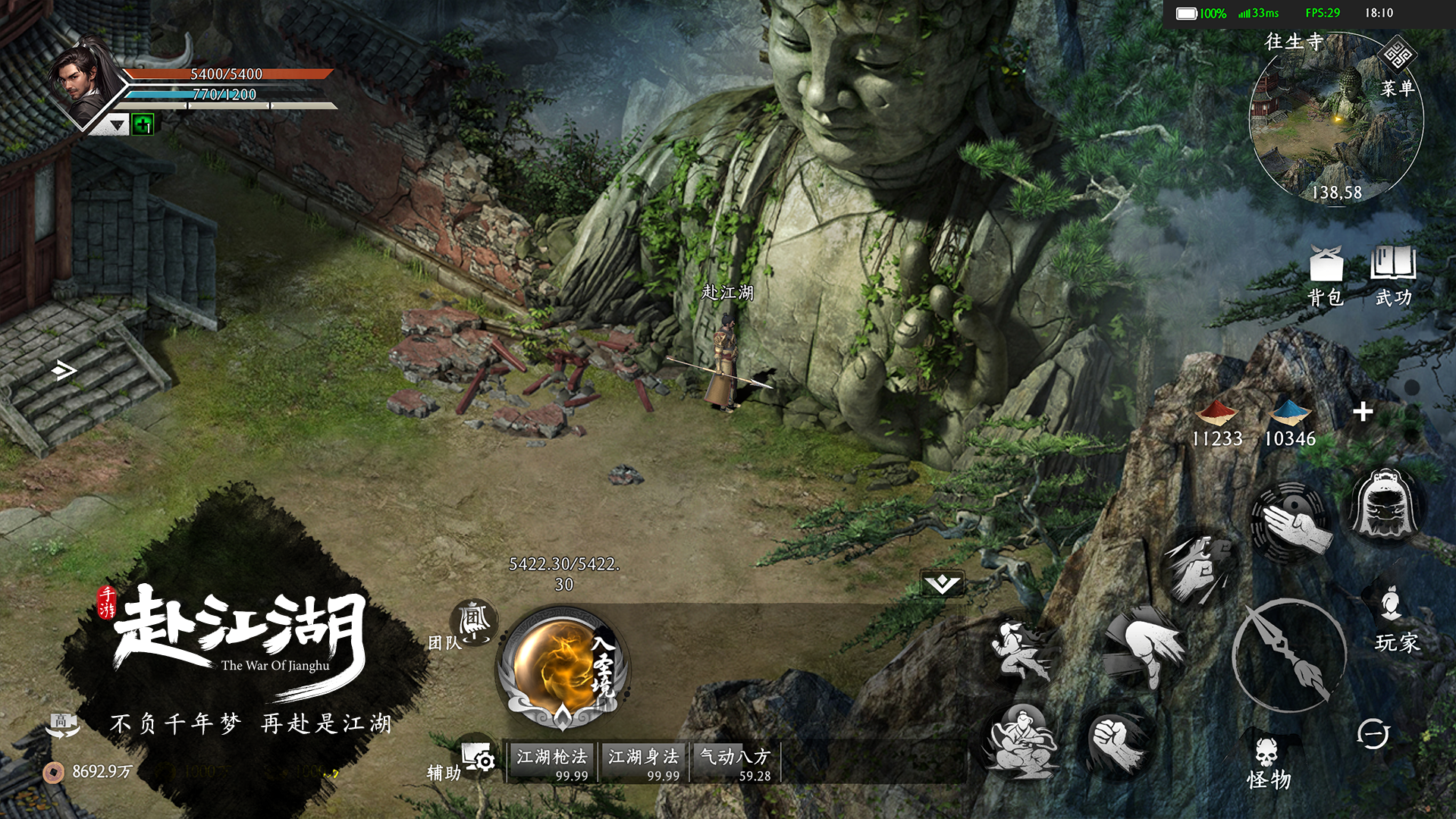
Task: Select the 气动八方 skill slot
Action: tap(735, 762)
